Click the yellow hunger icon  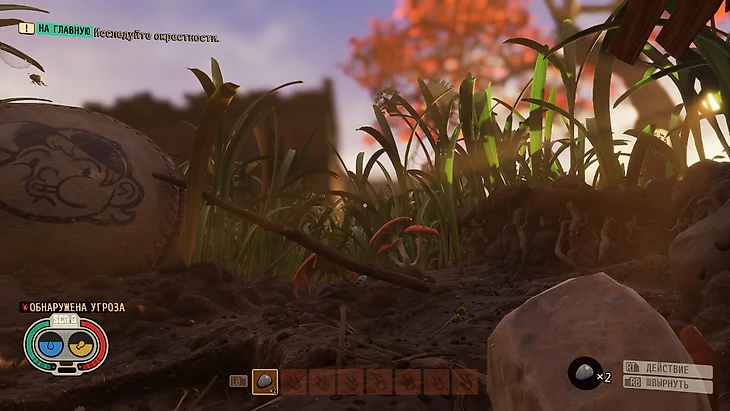79,345
